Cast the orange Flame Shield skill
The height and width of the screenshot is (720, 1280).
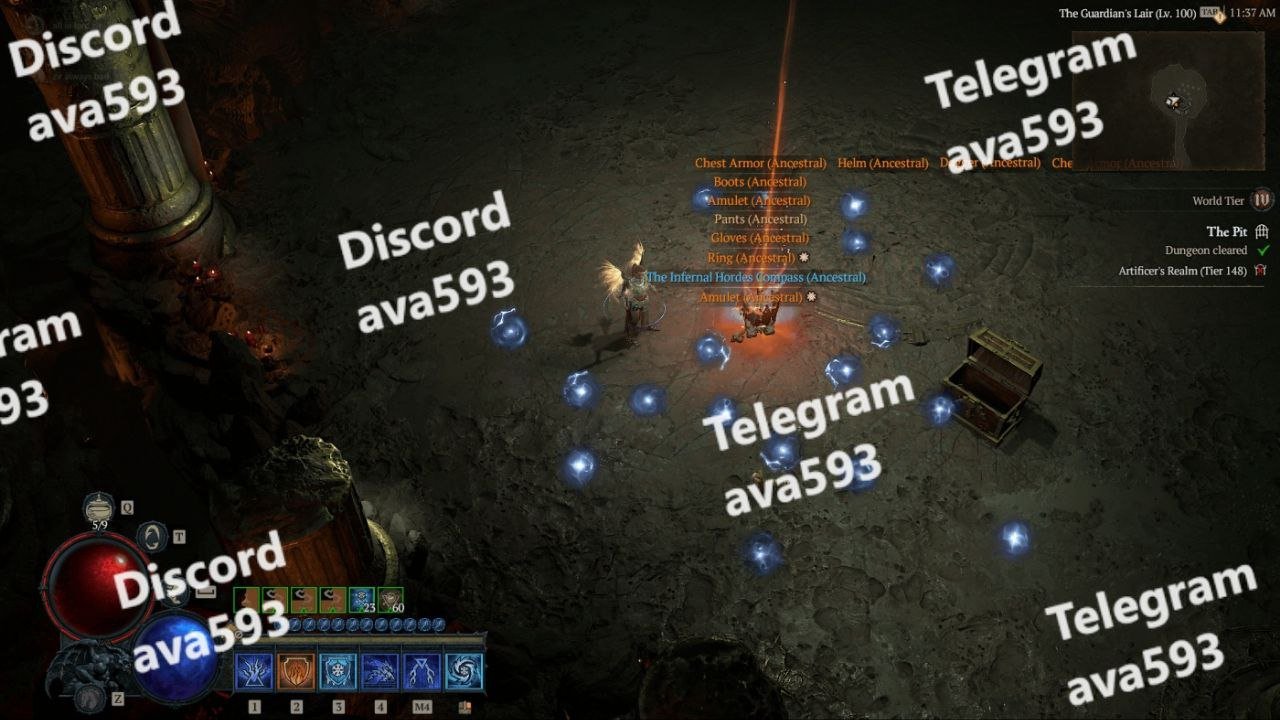296,672
